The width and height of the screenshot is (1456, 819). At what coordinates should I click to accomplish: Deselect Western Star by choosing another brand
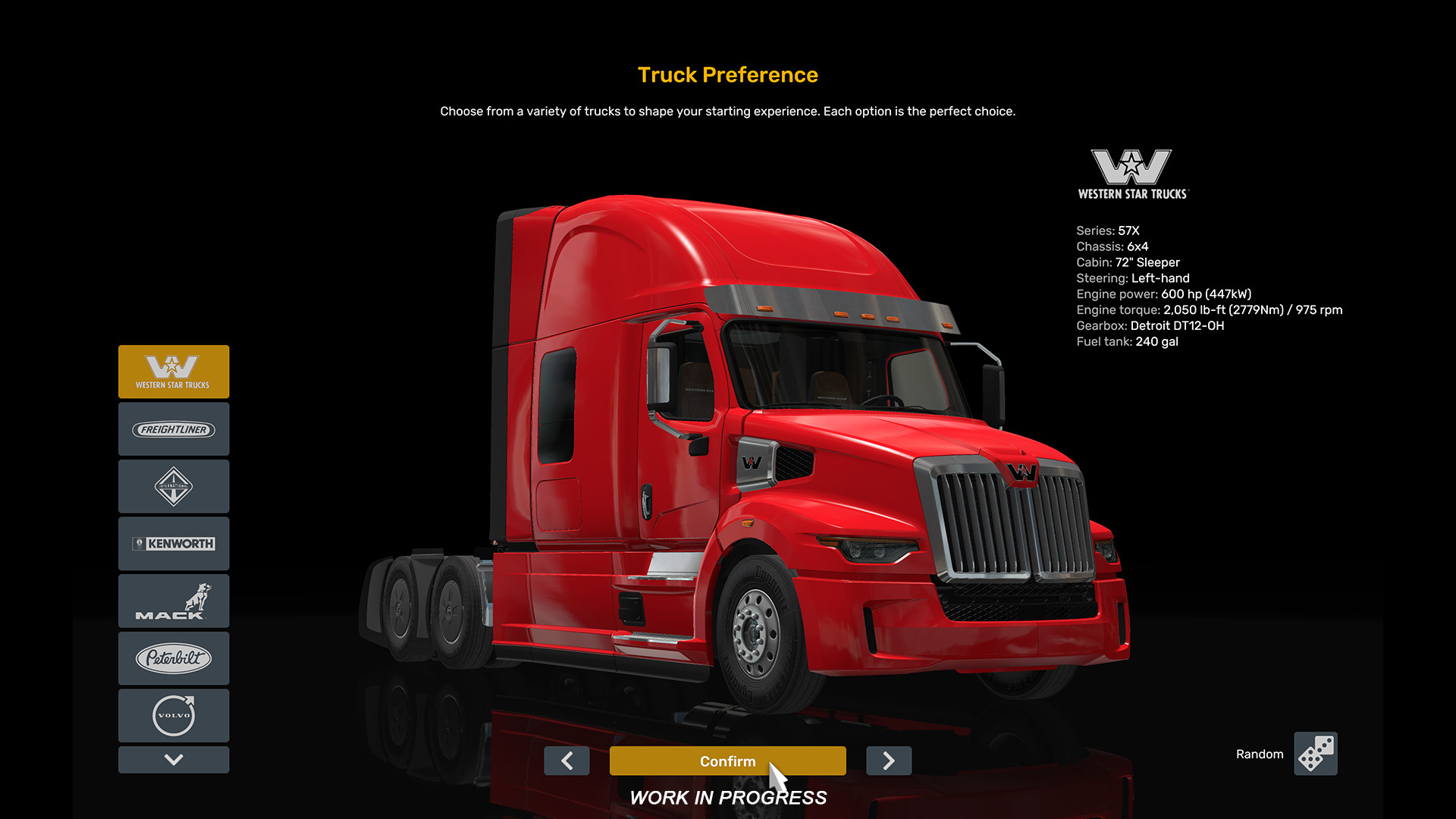[174, 429]
